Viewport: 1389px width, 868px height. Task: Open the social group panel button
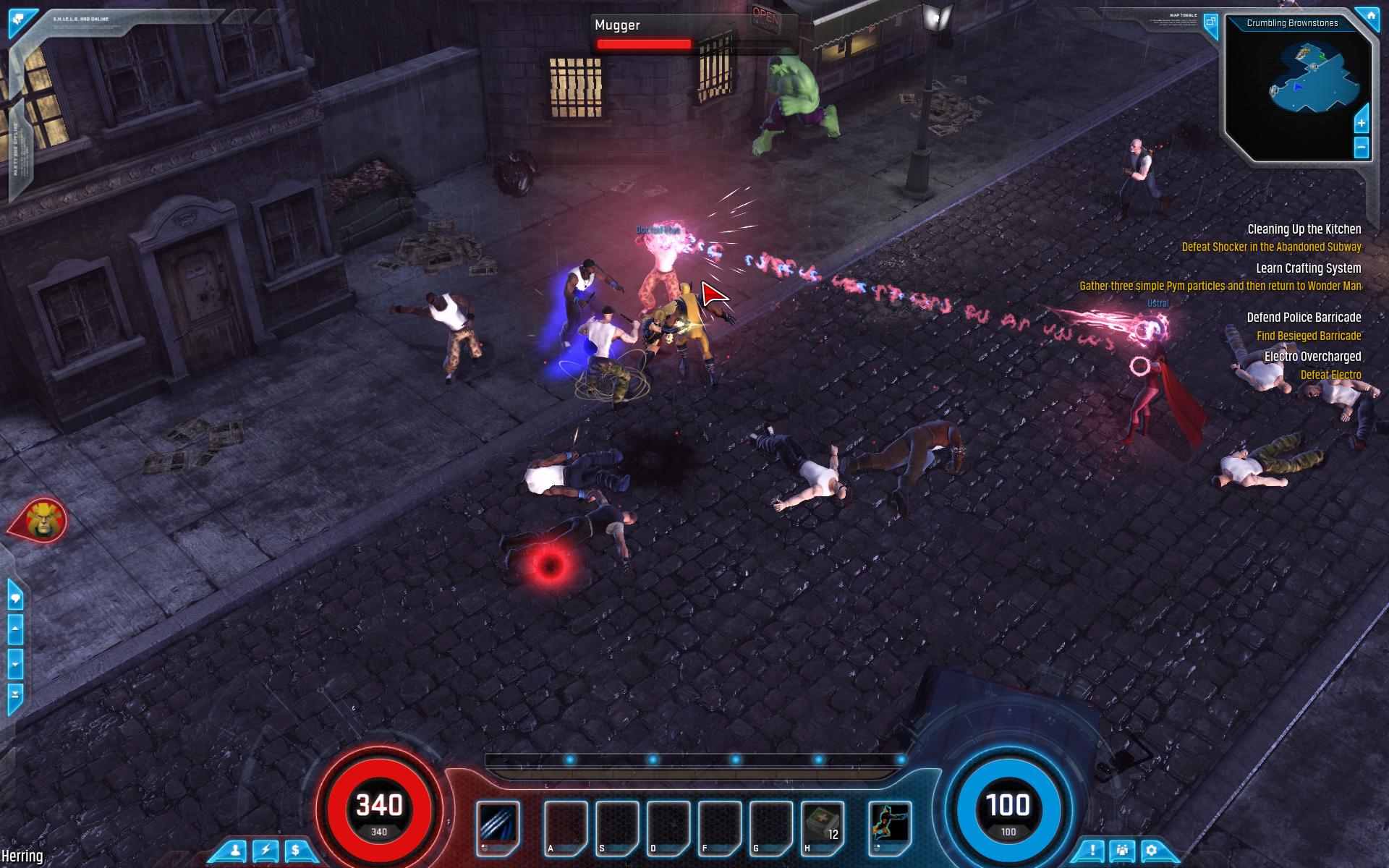tap(1122, 851)
